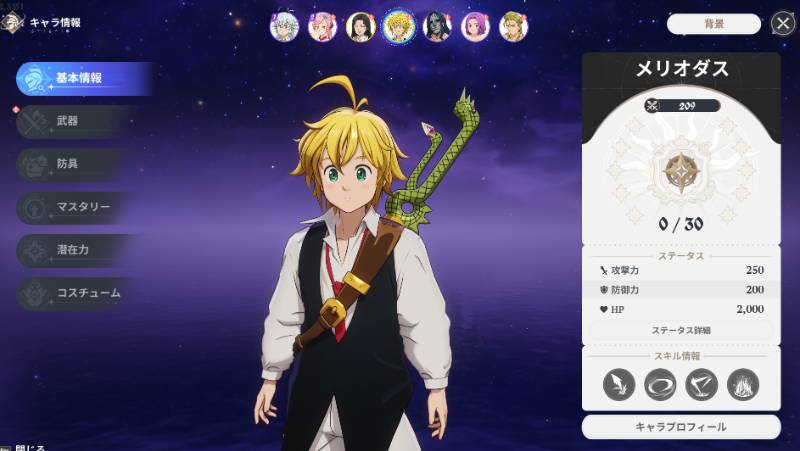The height and width of the screenshot is (451, 800).
Task: View the flame skill icon
Action: pyautogui.click(x=743, y=385)
